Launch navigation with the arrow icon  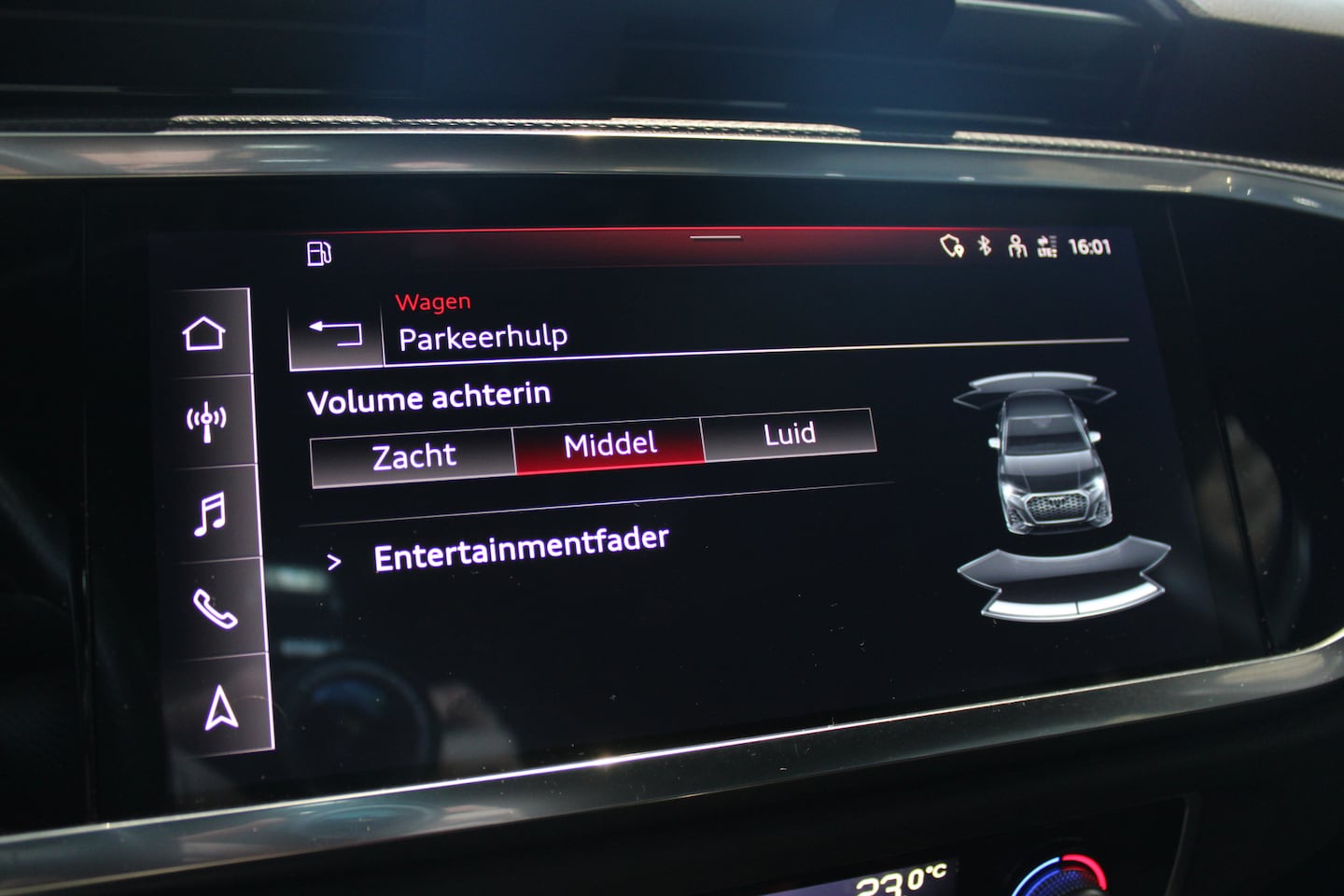[x=221, y=707]
